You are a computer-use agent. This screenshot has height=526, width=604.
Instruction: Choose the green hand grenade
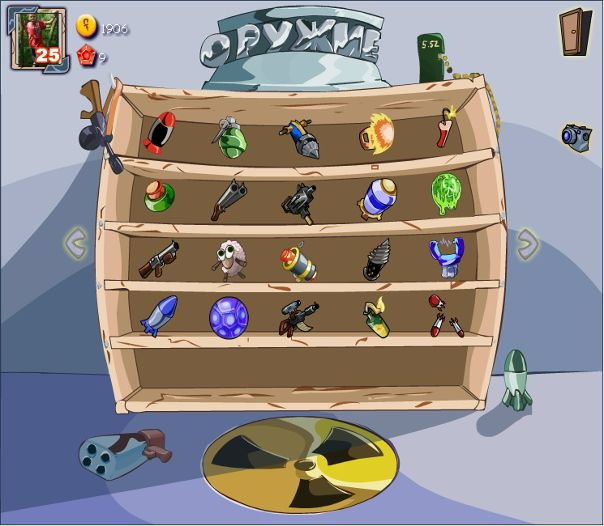point(228,137)
